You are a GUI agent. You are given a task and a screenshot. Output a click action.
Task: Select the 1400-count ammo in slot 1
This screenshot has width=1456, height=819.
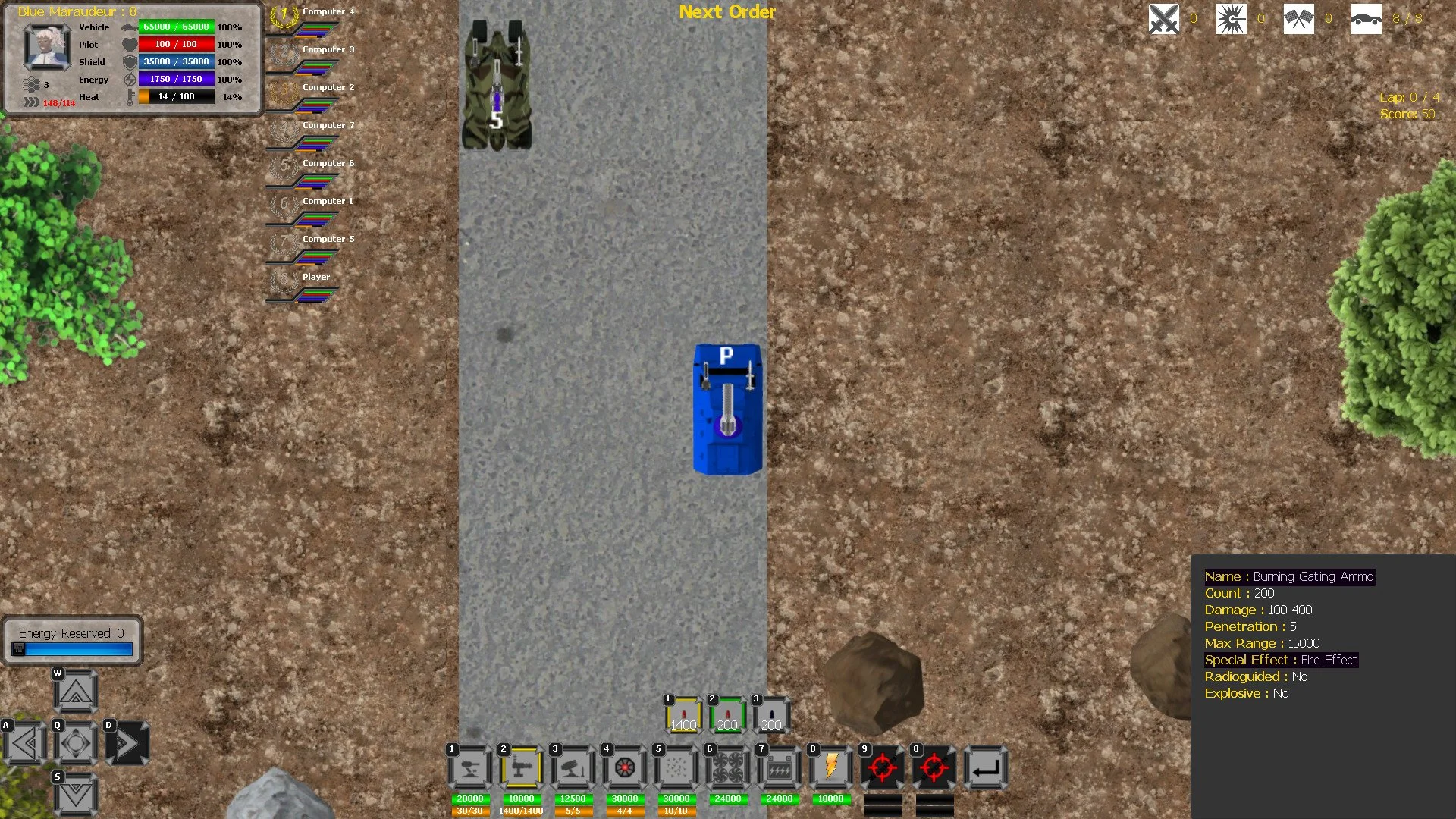[x=683, y=713]
